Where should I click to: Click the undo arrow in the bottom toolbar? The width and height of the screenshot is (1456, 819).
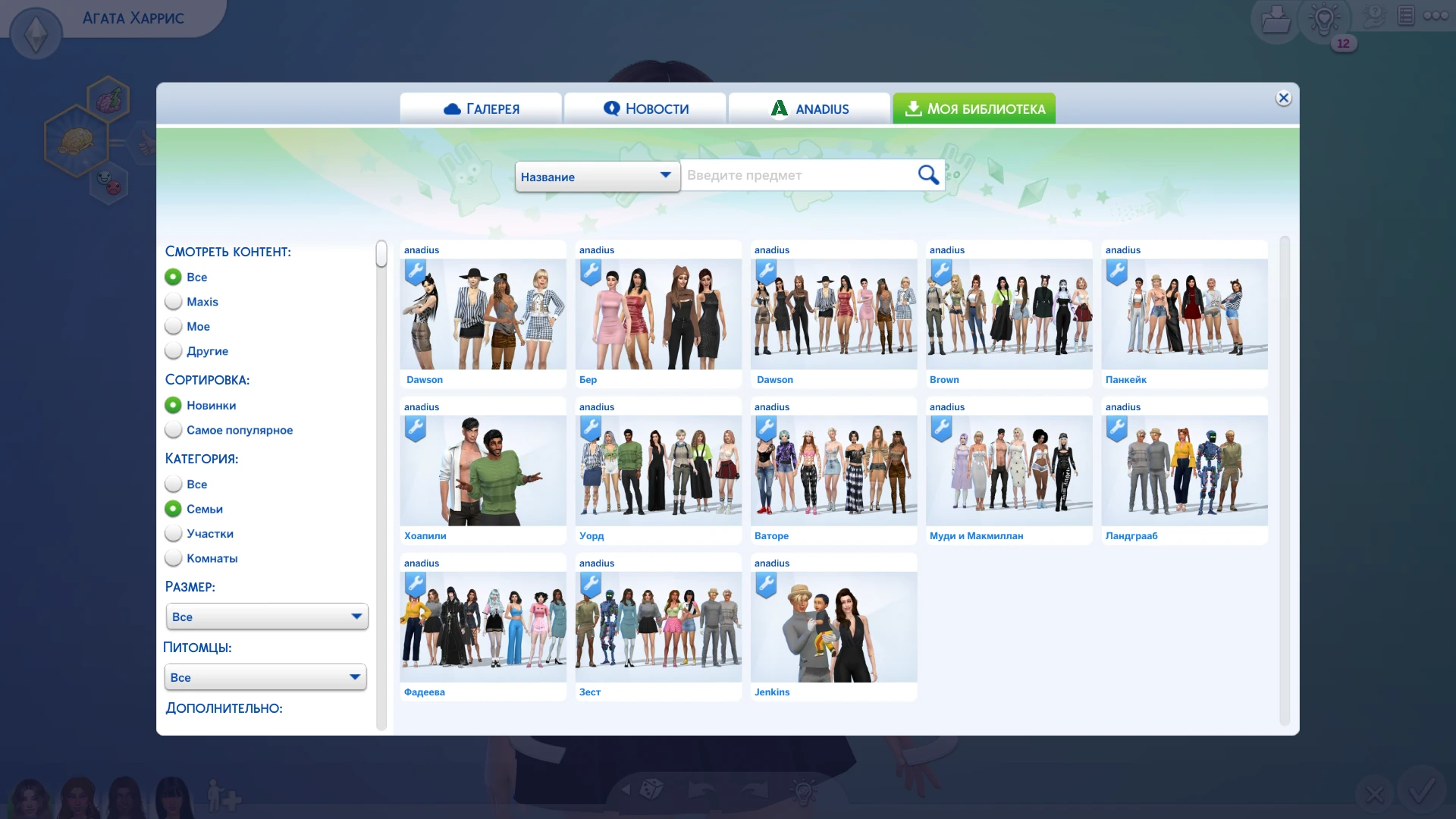701,789
